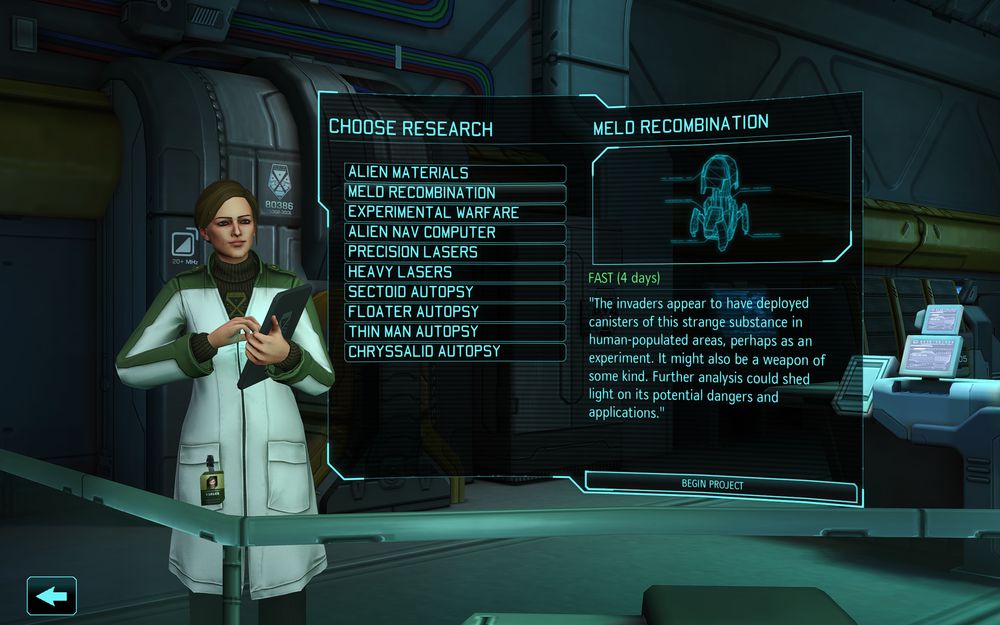Select Alien Materials research
This screenshot has width=1000, height=625.
click(x=455, y=173)
